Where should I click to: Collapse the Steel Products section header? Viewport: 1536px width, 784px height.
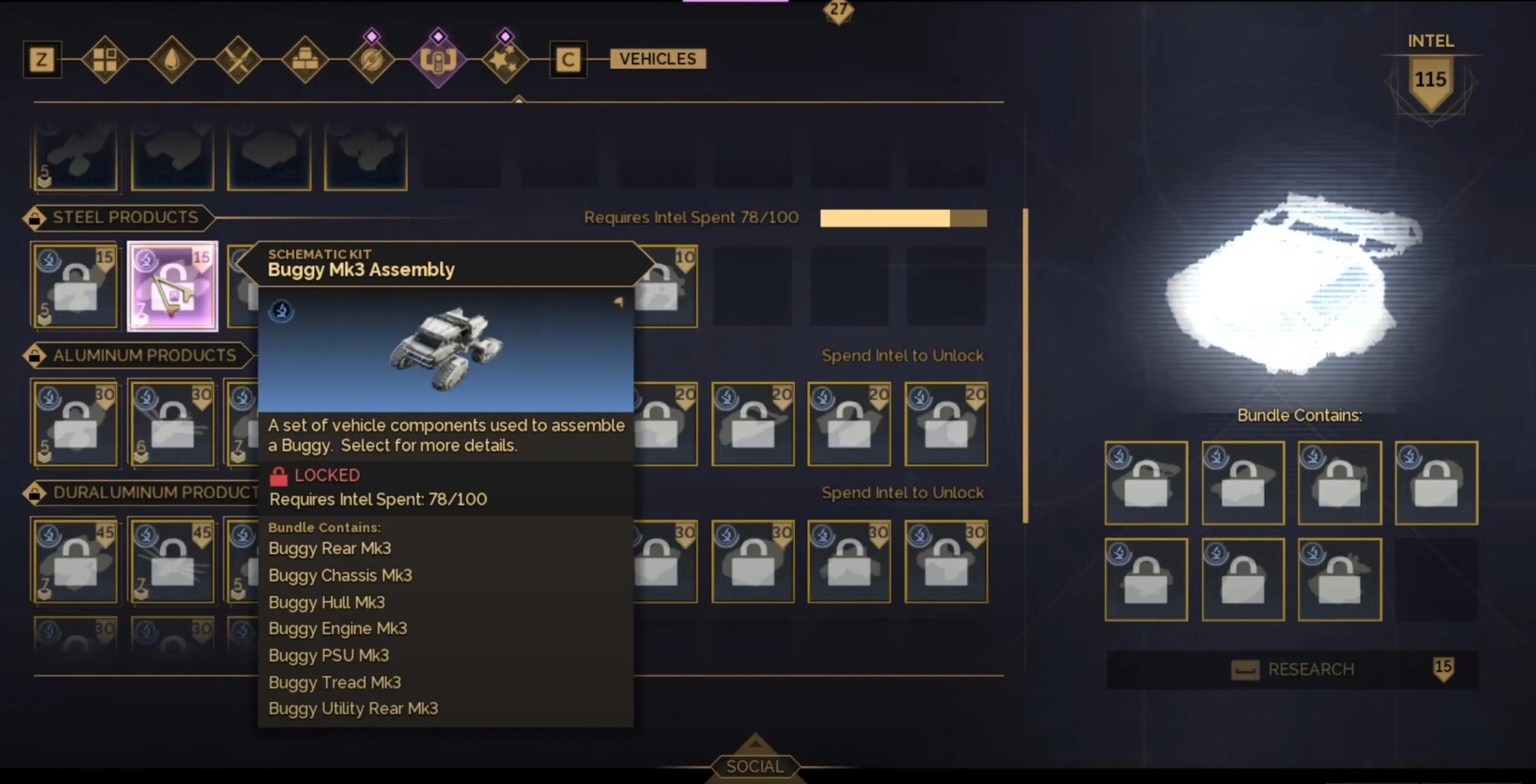pos(117,217)
